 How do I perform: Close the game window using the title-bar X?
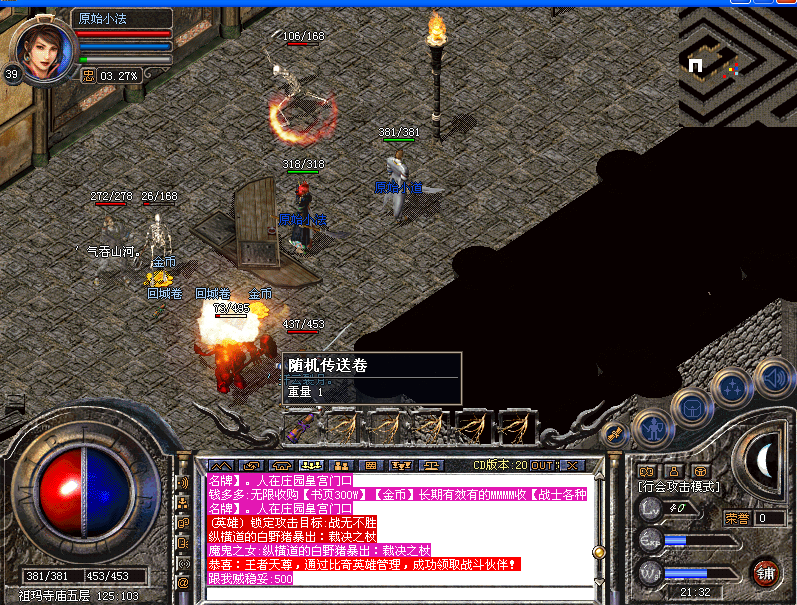point(784,5)
